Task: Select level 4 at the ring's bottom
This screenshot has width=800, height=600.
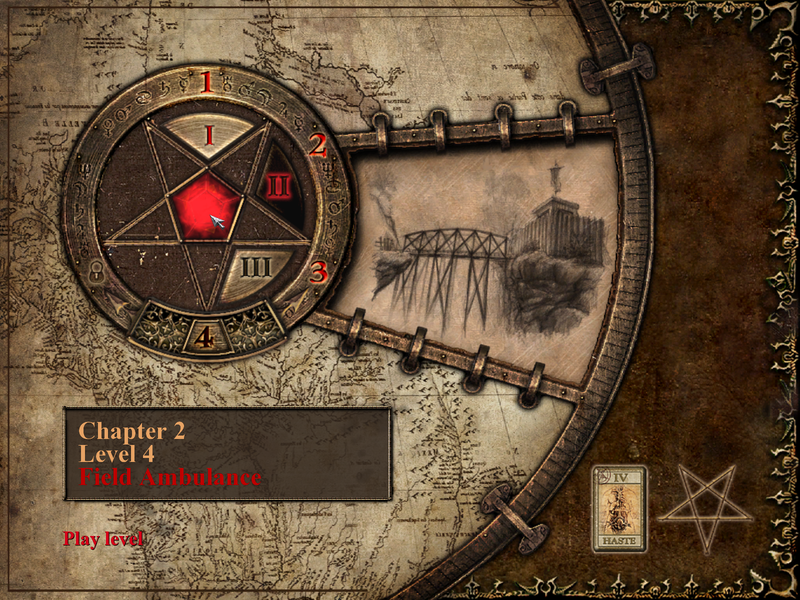Action: pos(204,338)
